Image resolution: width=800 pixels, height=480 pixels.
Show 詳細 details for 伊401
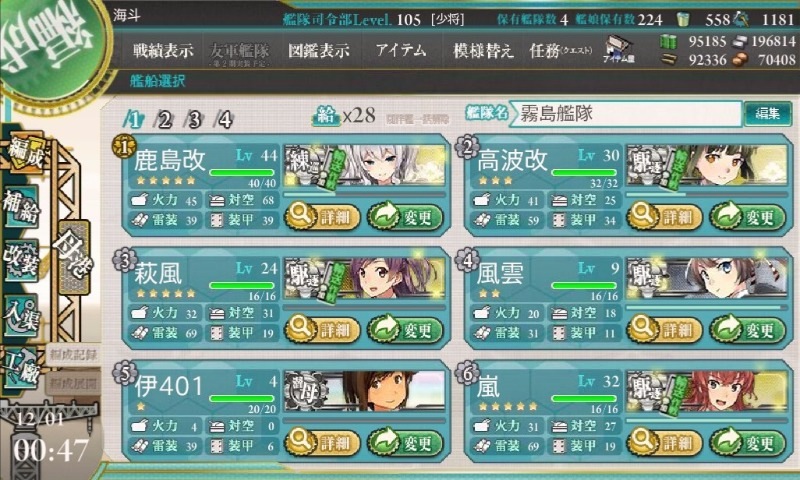(x=316, y=442)
